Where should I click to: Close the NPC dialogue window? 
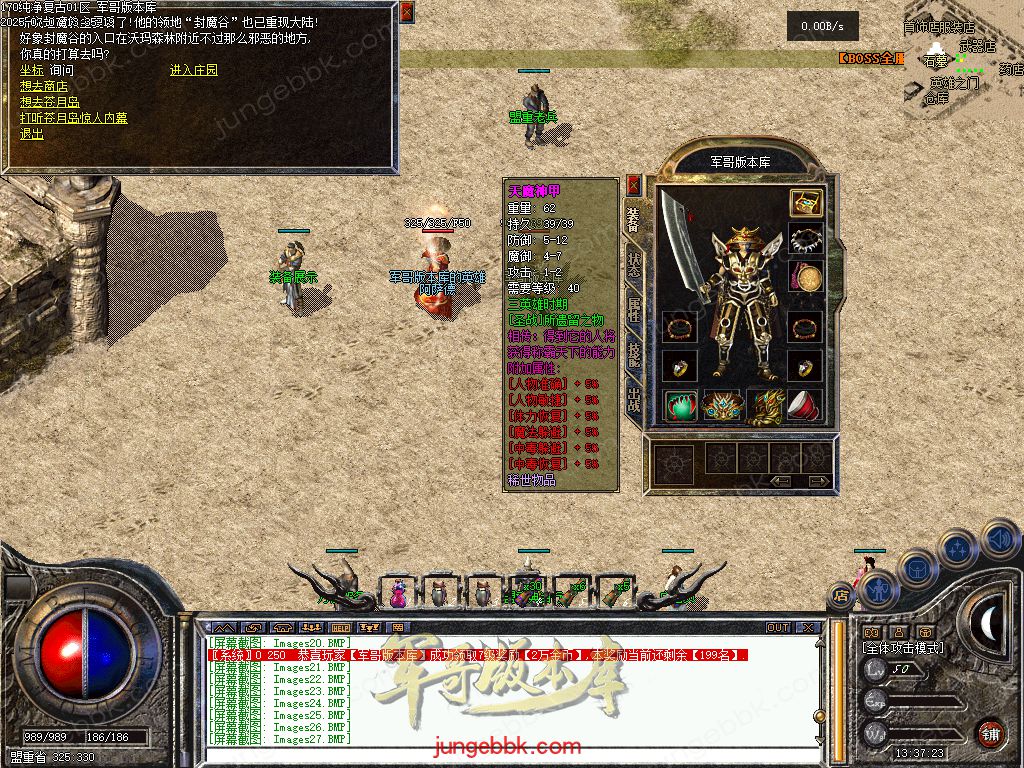406,12
